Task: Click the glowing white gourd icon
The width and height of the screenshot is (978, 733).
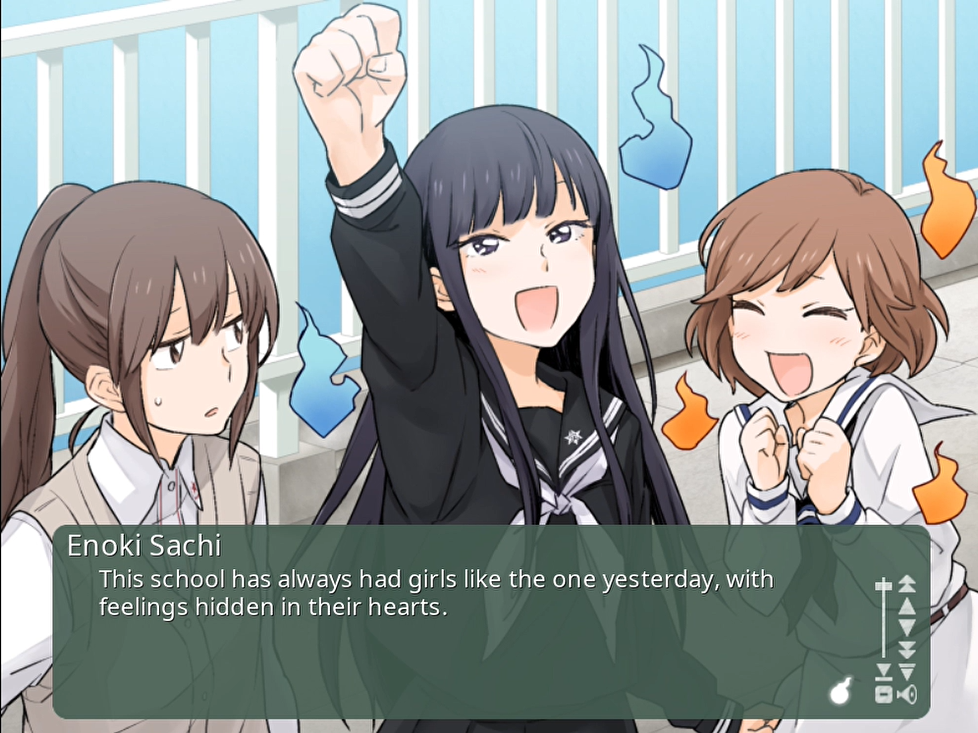Action: coord(841,690)
